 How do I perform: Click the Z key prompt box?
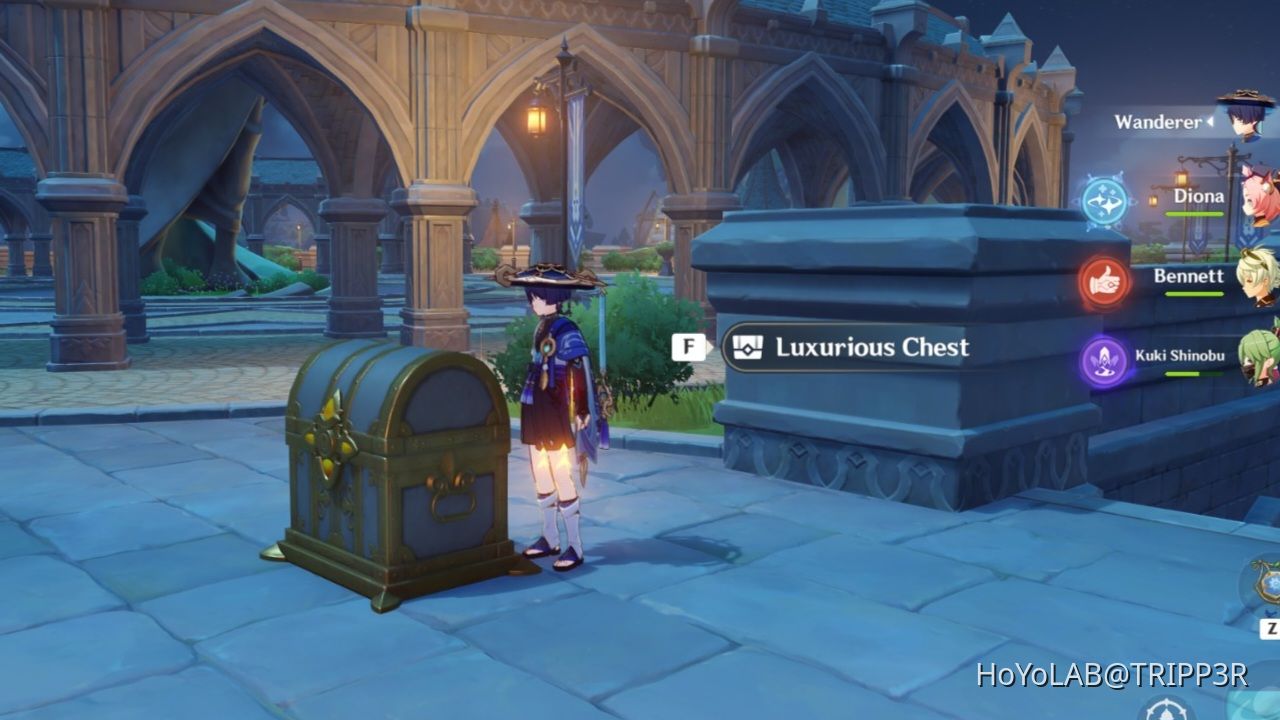click(x=1272, y=627)
